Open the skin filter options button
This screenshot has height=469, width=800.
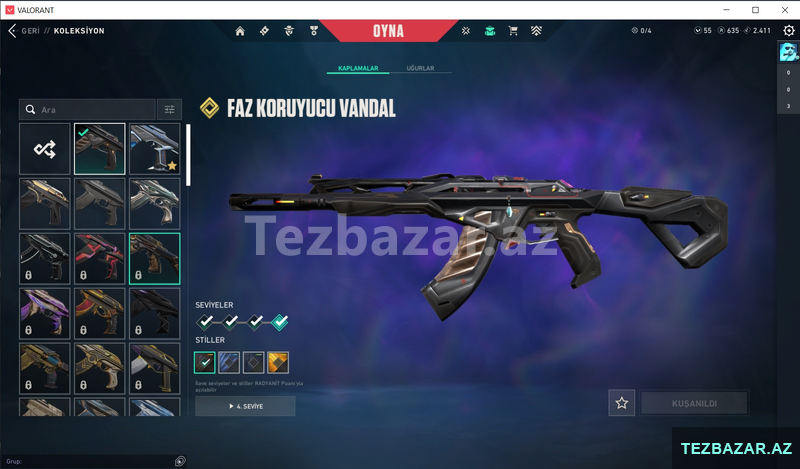(169, 109)
